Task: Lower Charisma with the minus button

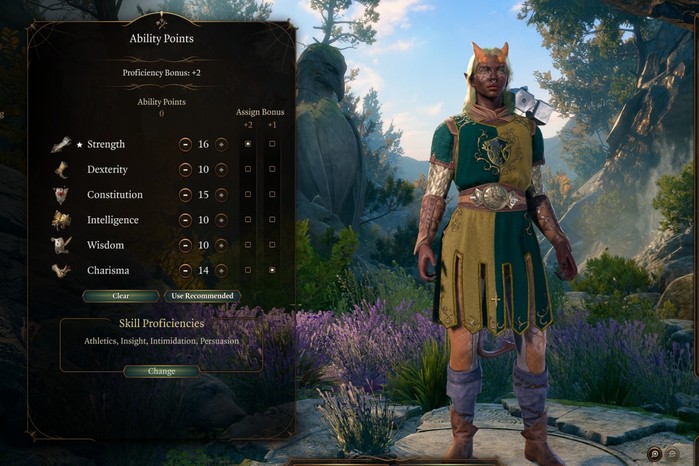Action: 185,270
